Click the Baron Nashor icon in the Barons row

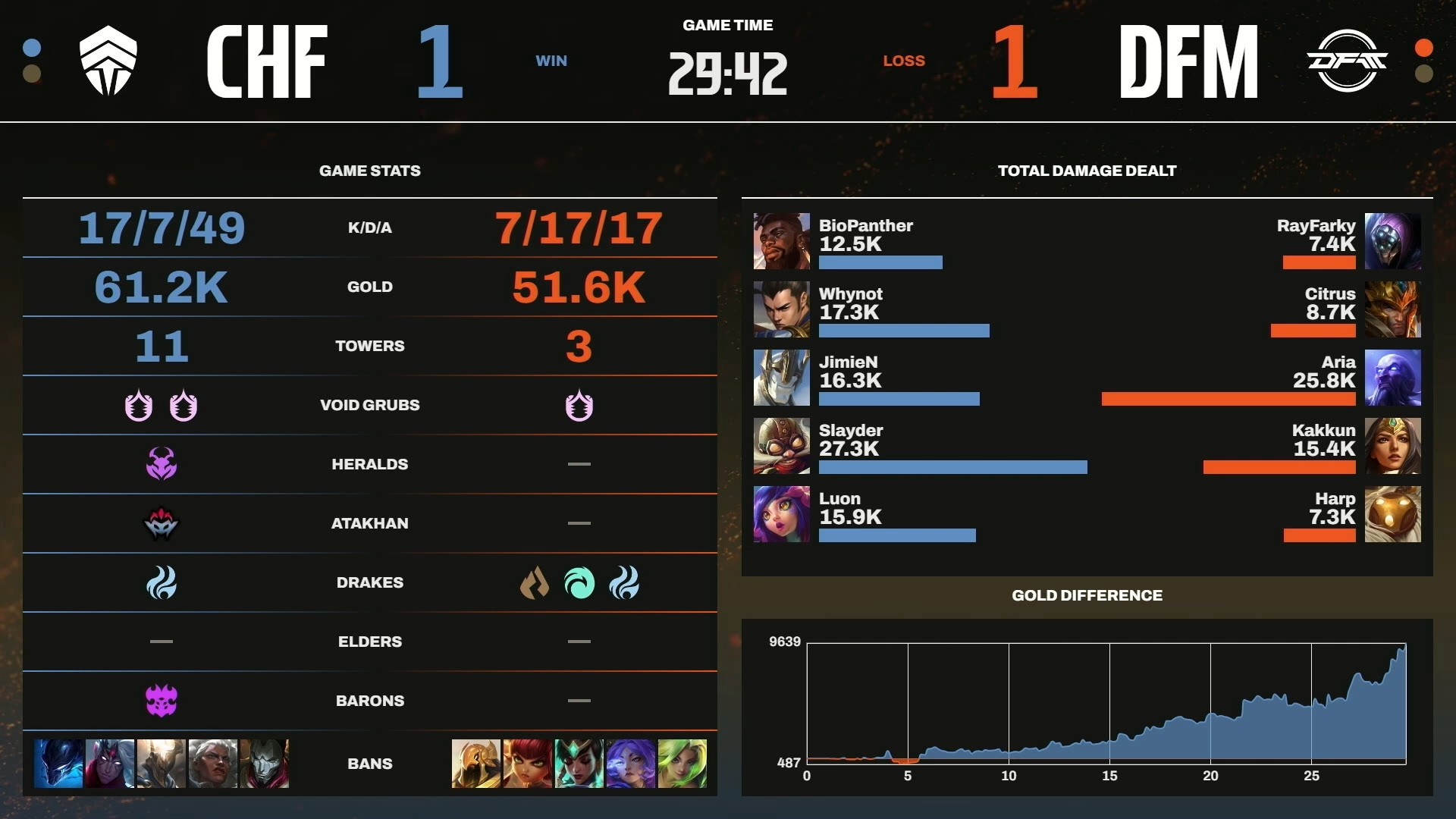[x=159, y=700]
